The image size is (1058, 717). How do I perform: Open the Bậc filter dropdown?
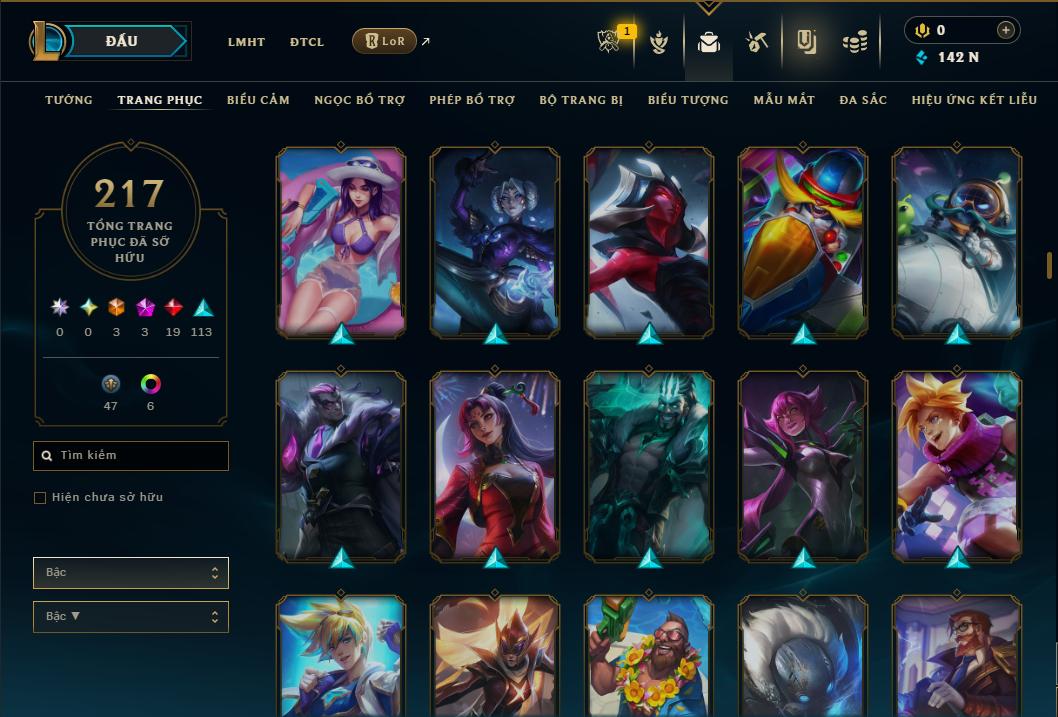coord(131,573)
